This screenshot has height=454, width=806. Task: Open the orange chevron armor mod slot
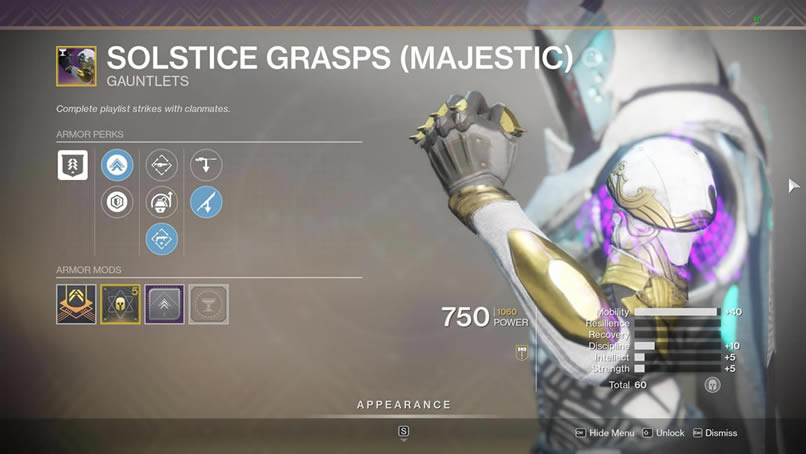[76, 304]
